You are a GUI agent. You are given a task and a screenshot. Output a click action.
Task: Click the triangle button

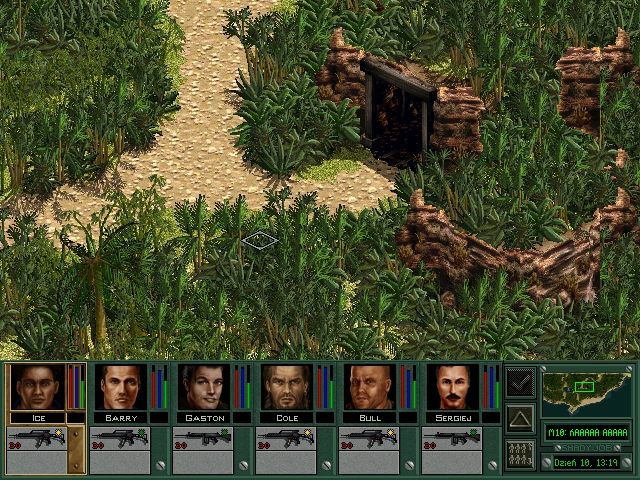click(520, 418)
